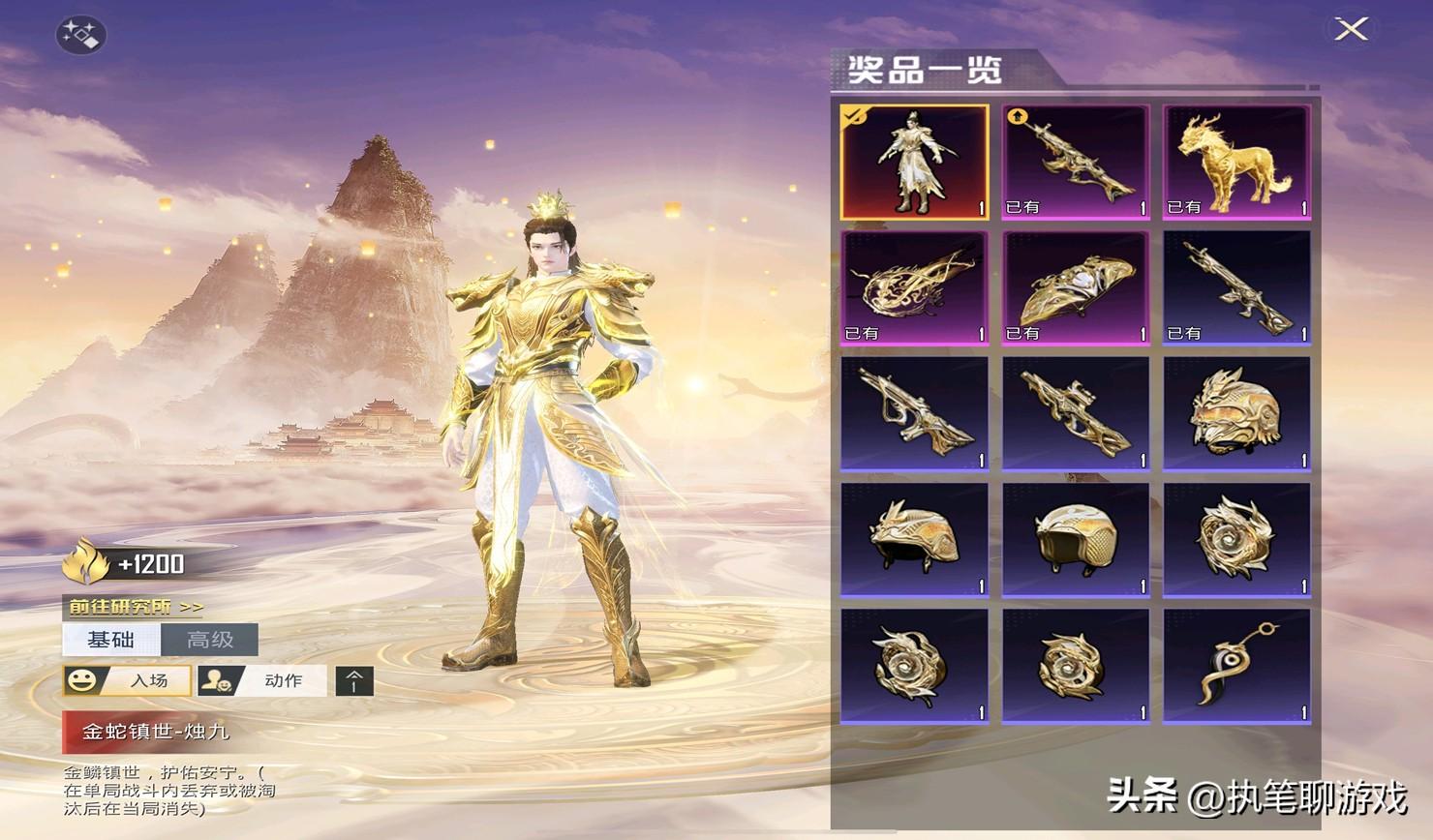Select the golden kirin mount prize
The image size is (1433, 840).
pos(1236,162)
